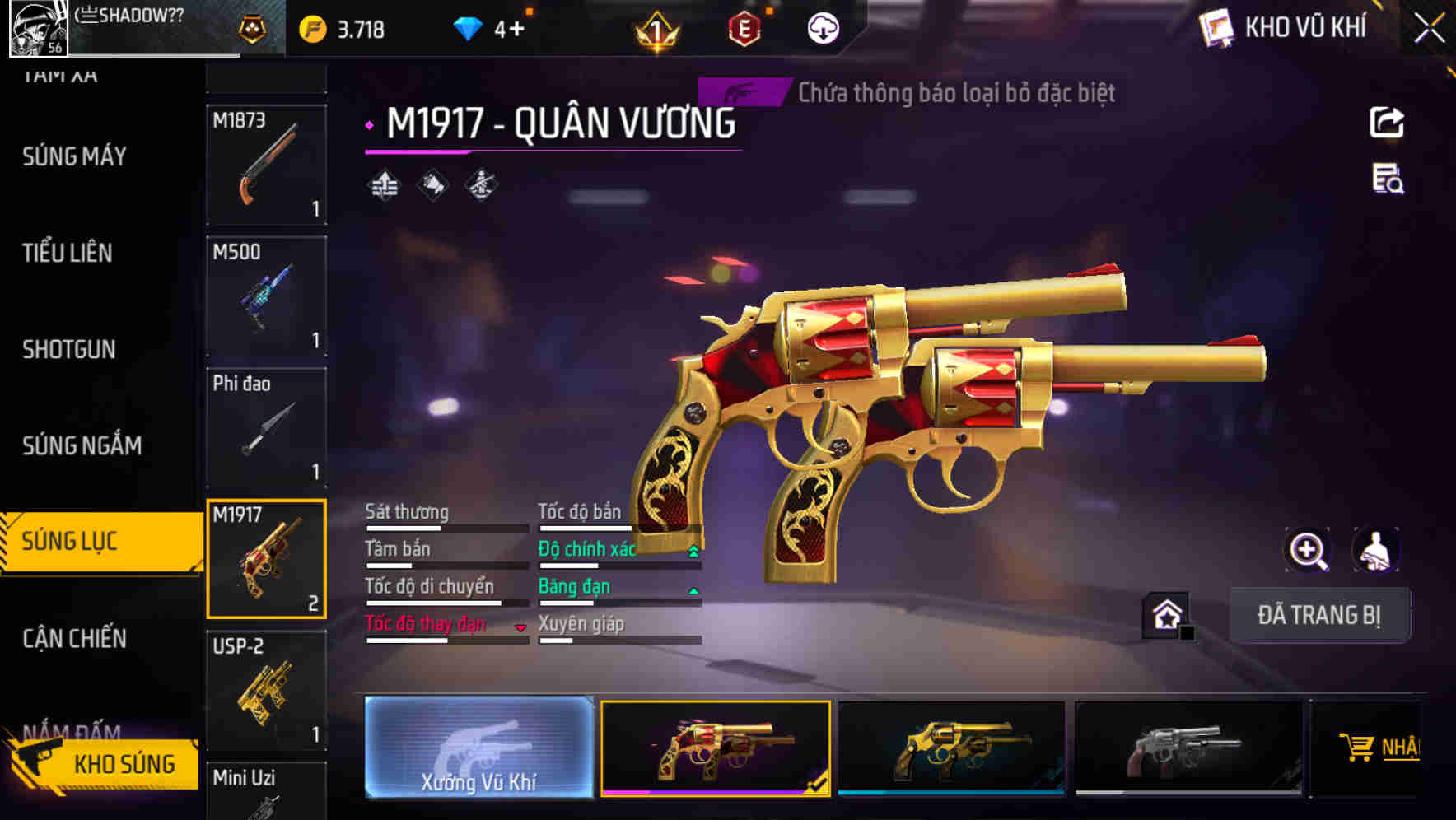This screenshot has height=820, width=1456.
Task: Switch to the SÚNG MÁY category
Action: [x=75, y=156]
